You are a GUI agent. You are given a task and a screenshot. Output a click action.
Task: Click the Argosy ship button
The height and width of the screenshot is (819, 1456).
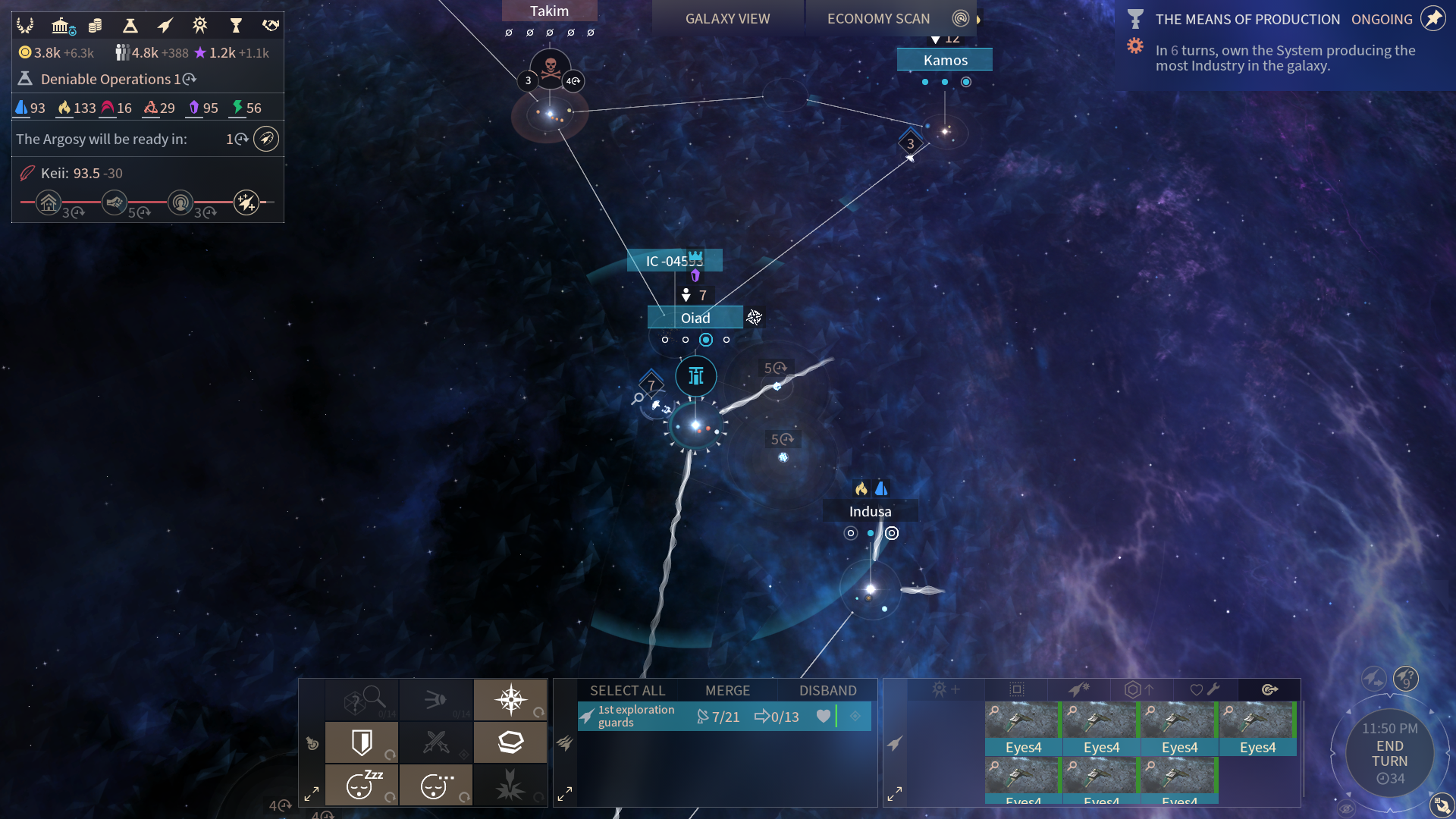point(265,139)
